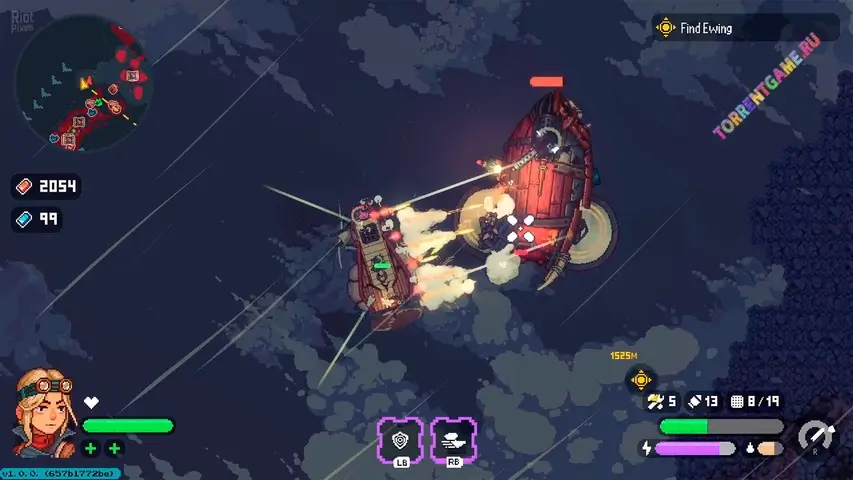Toggle the speedometer gauge icon
The width and height of the screenshot is (853, 480).
click(x=815, y=436)
